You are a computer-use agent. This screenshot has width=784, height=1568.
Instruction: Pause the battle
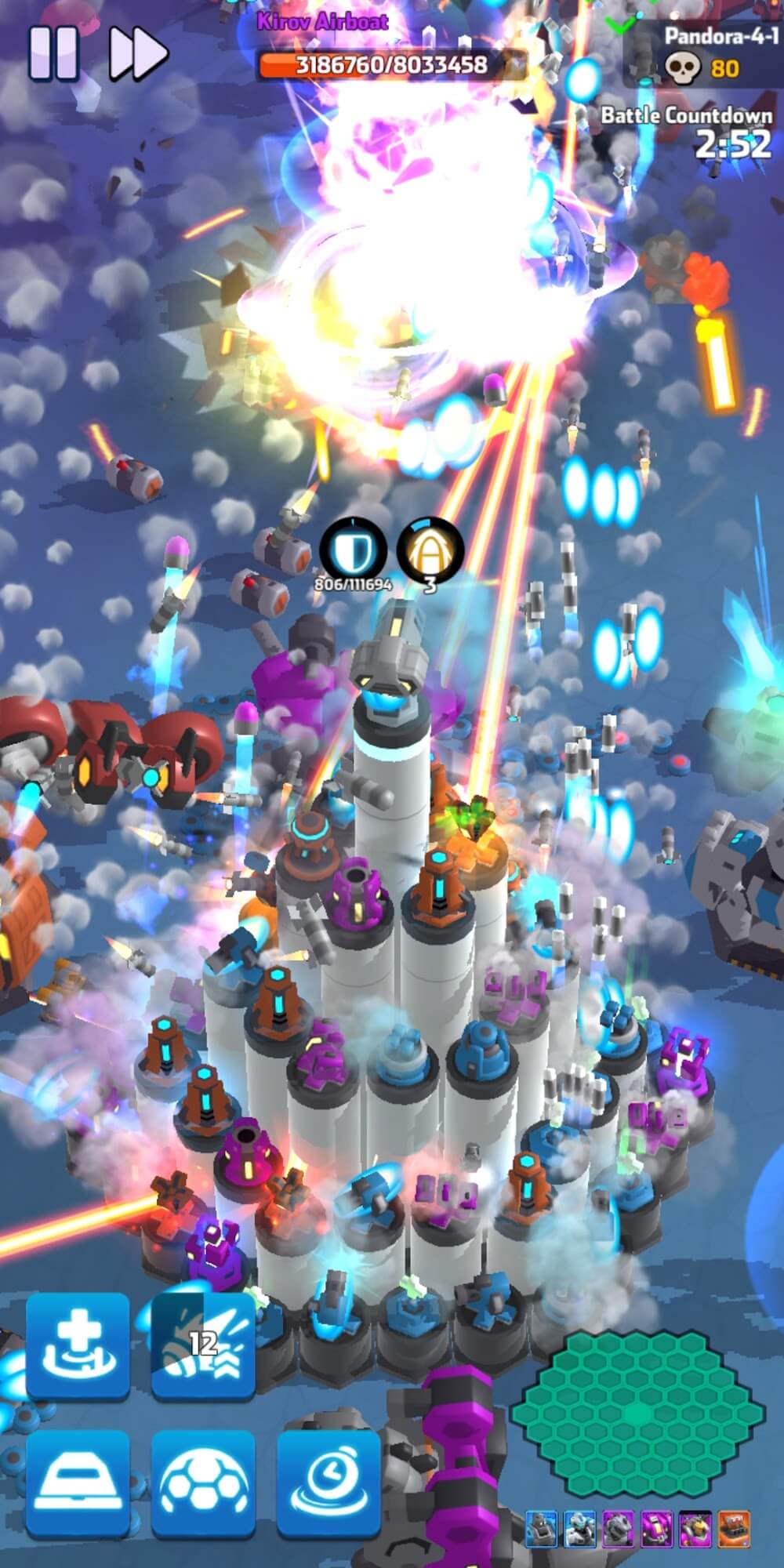click(53, 53)
